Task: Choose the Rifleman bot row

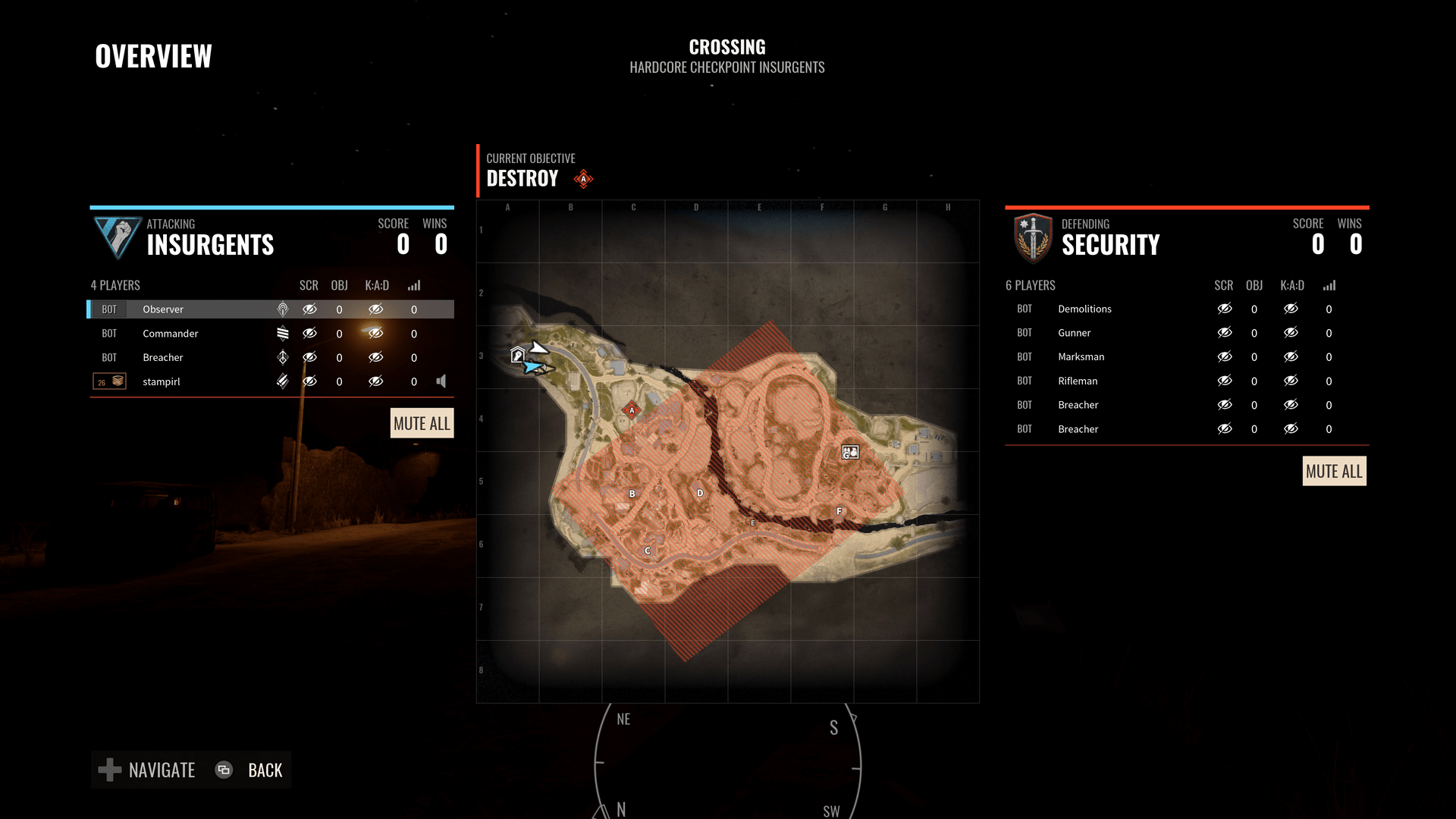Action: click(x=1078, y=381)
